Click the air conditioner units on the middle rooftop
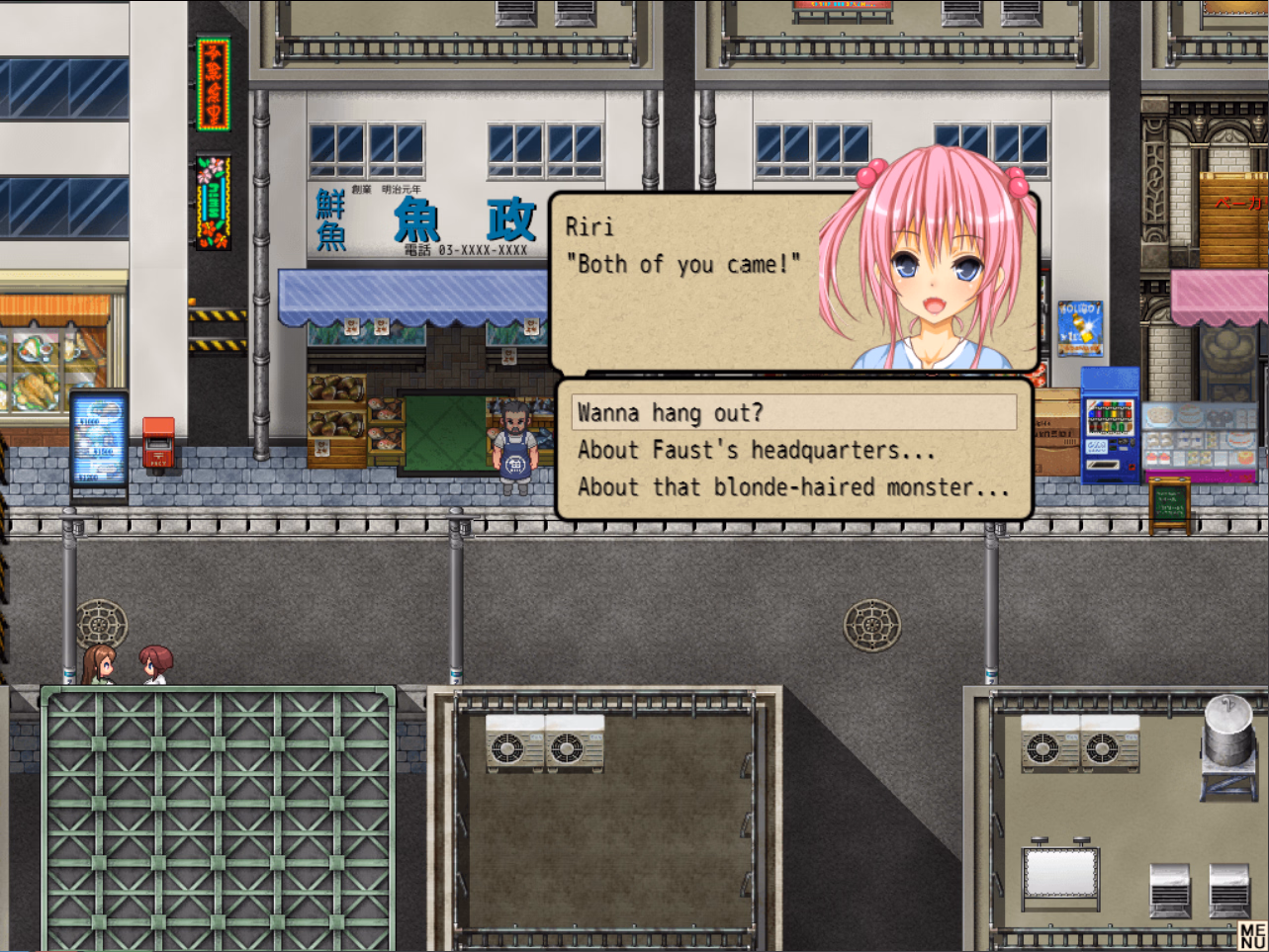 [546, 743]
